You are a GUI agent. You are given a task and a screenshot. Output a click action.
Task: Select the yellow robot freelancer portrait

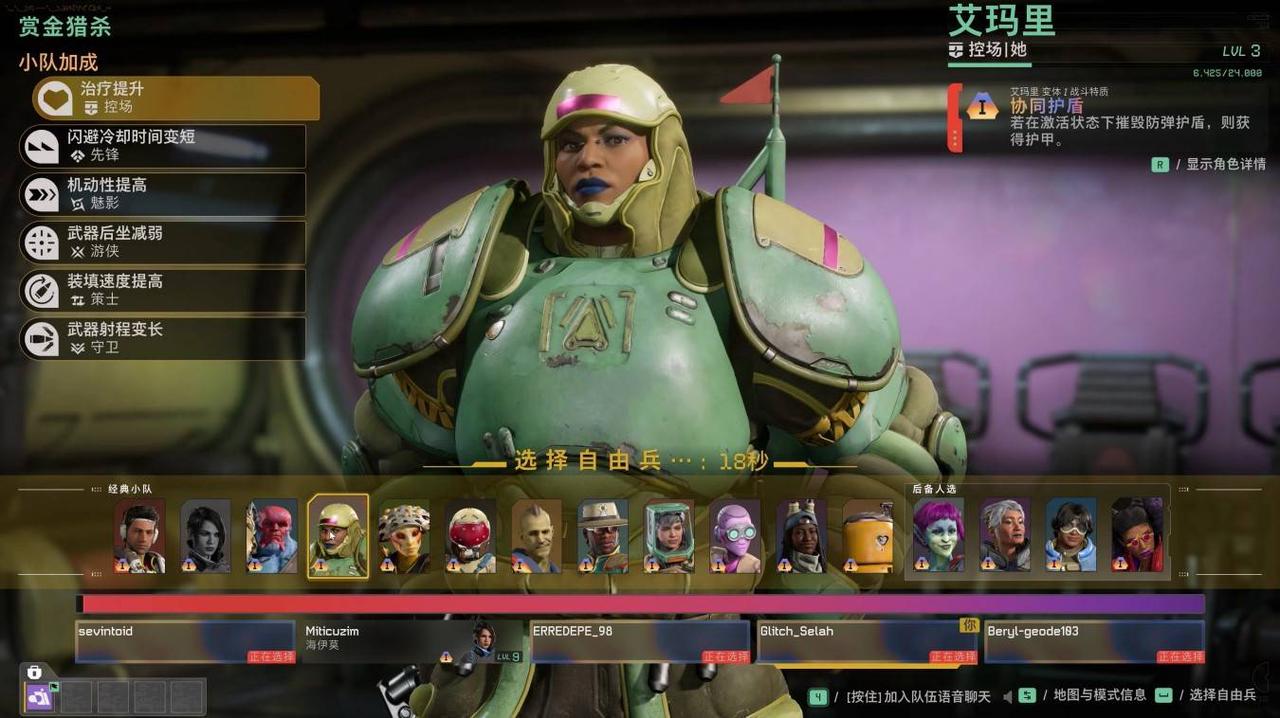click(x=868, y=536)
